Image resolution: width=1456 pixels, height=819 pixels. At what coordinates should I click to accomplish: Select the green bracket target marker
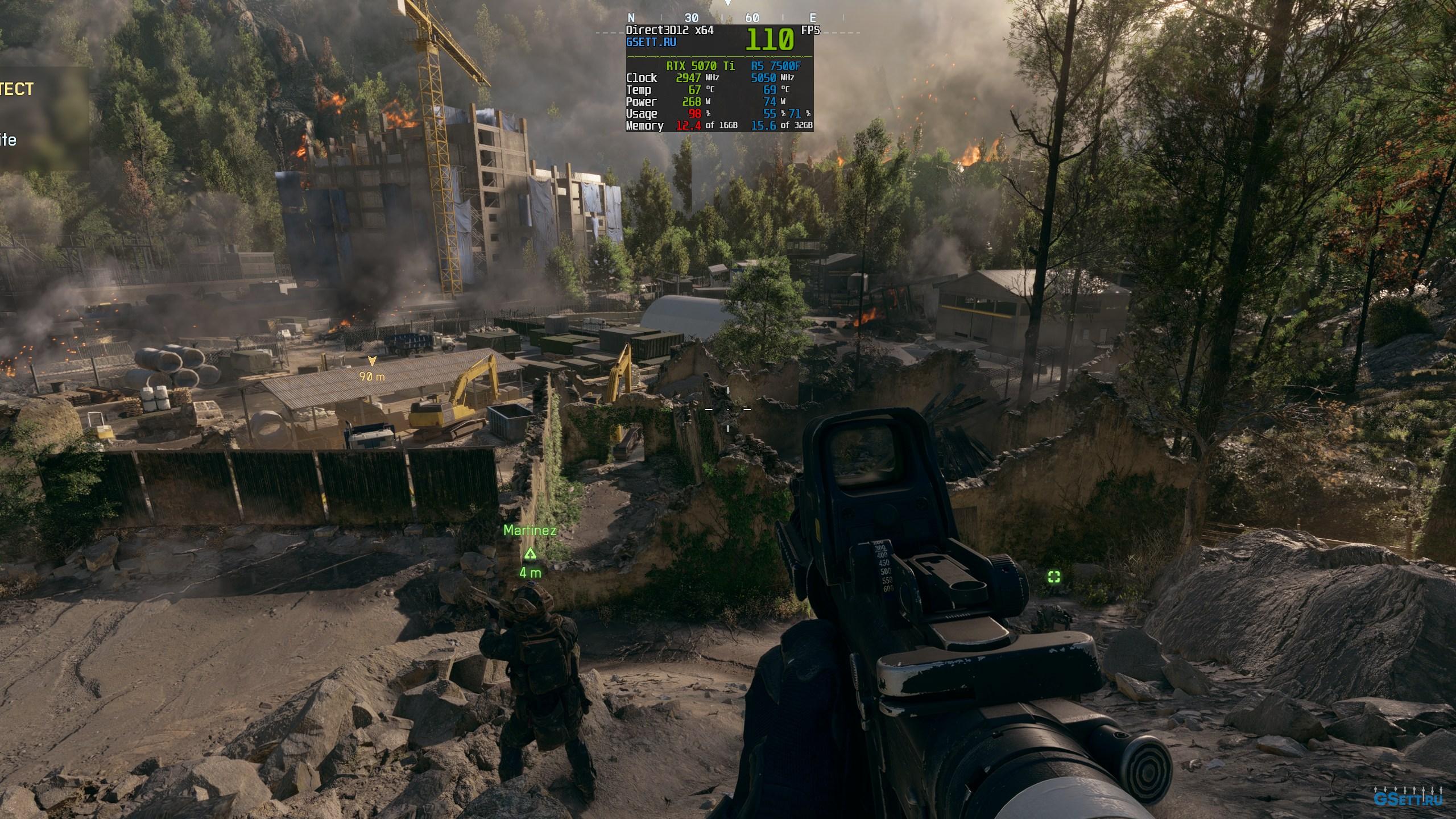click(x=1054, y=577)
